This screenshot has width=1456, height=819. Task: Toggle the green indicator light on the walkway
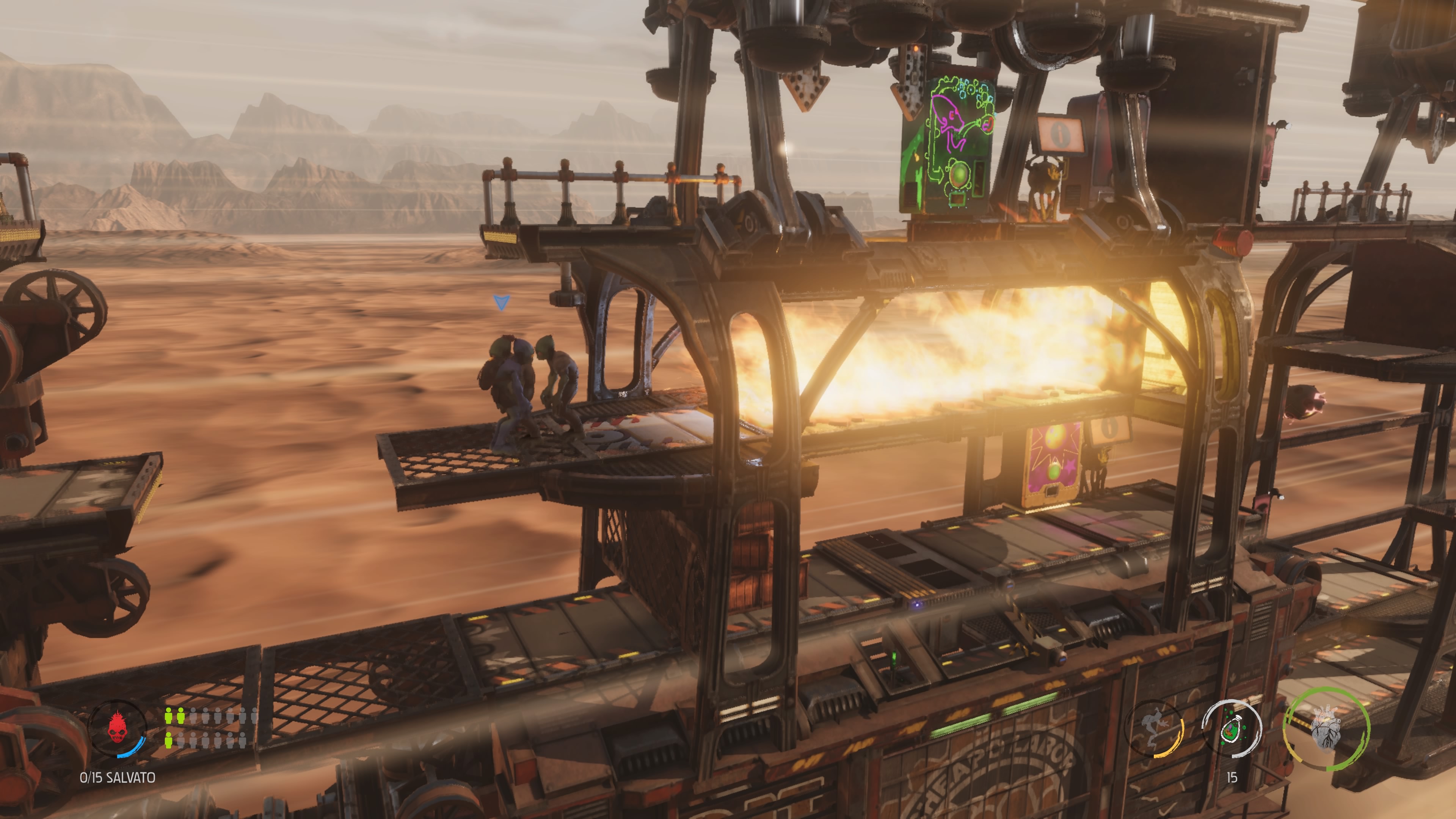894,657
